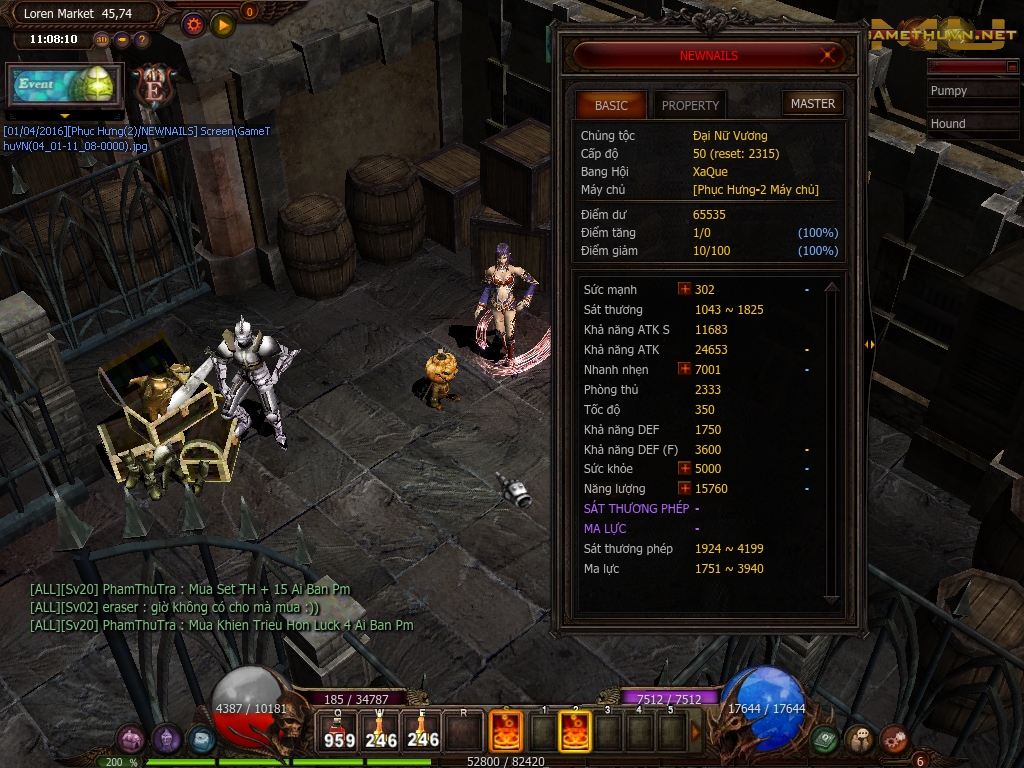The image size is (1024, 768).
Task: Activate the fire skill in slot 2
Action: (573, 732)
